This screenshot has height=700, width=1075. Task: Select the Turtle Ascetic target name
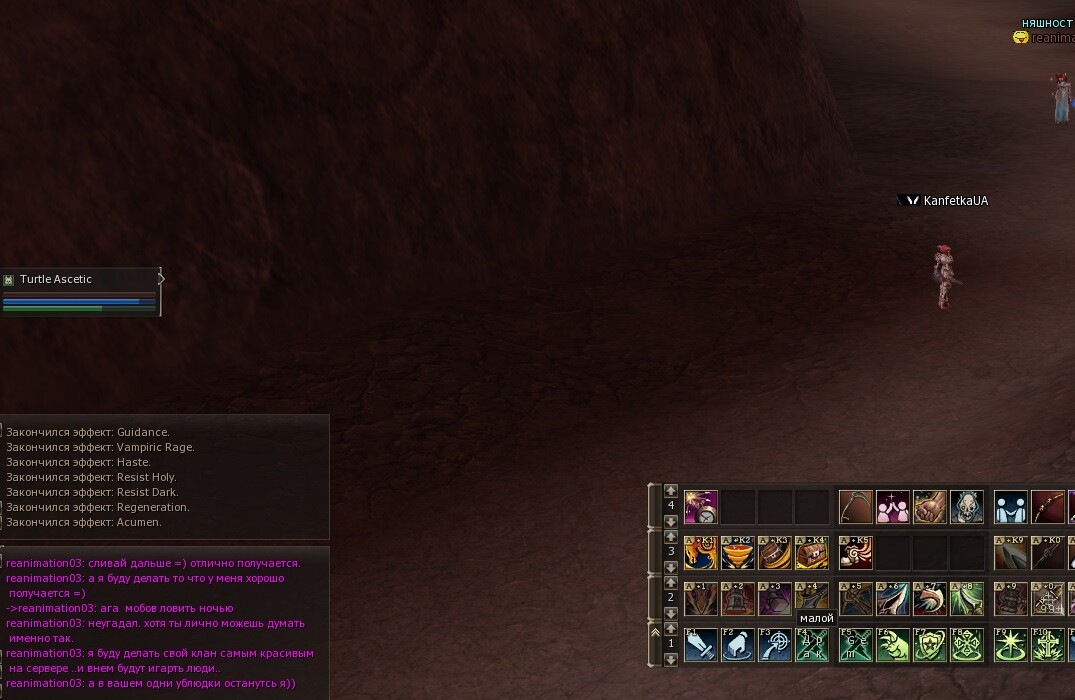pos(56,280)
